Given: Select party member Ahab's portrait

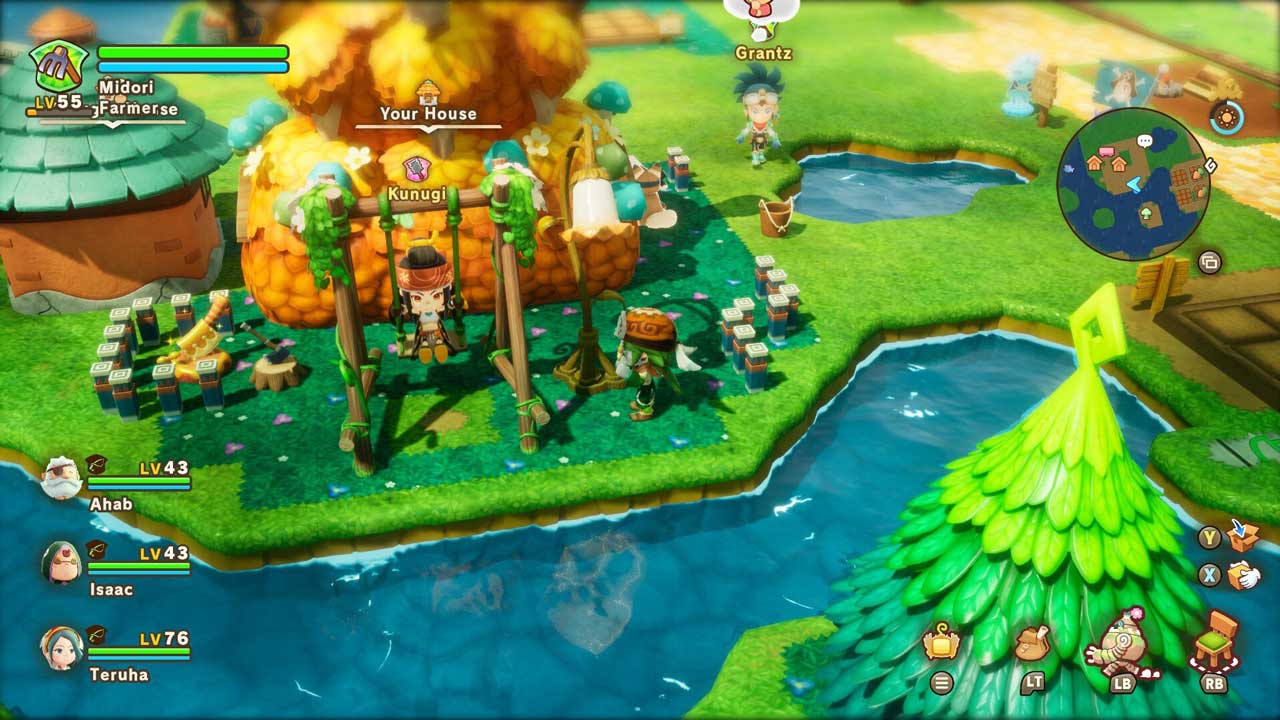Looking at the screenshot, I should click(61, 479).
